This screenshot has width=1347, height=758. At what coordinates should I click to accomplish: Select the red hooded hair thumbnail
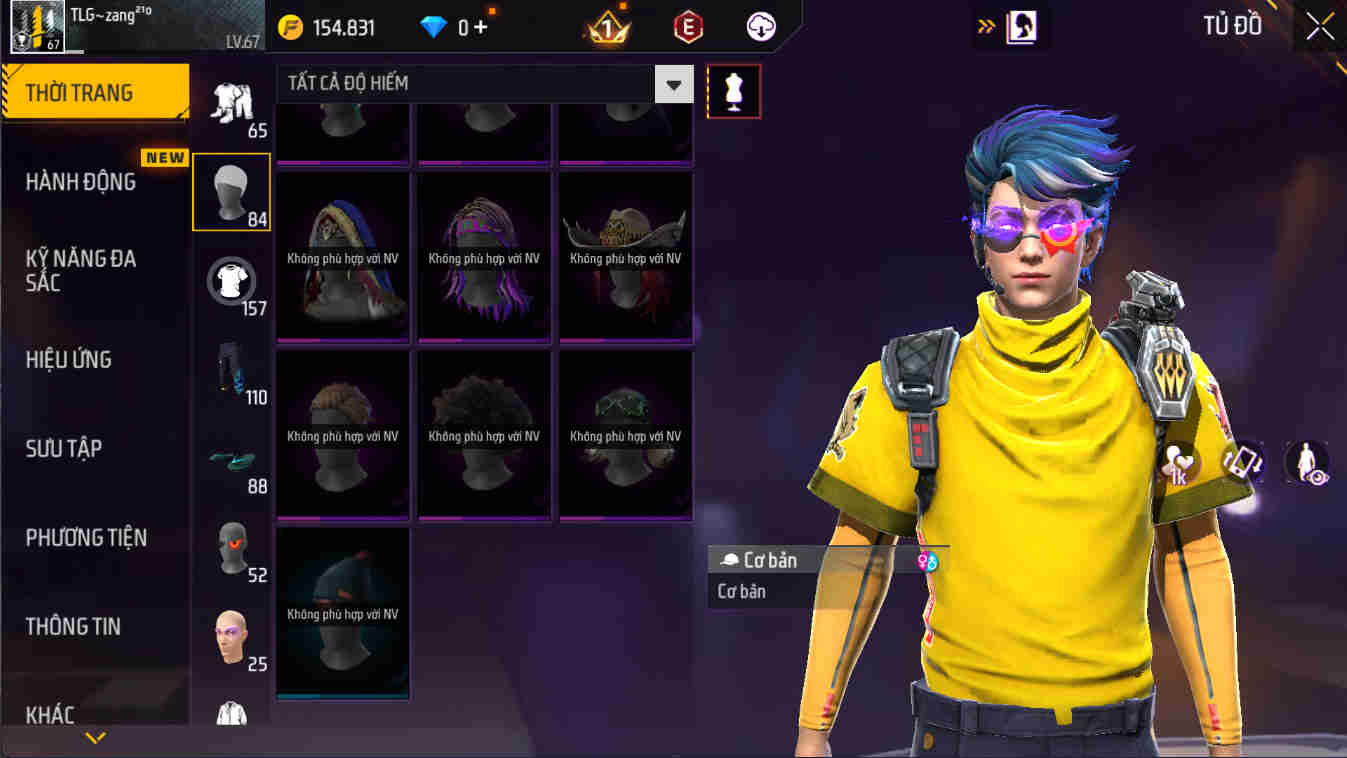point(342,255)
